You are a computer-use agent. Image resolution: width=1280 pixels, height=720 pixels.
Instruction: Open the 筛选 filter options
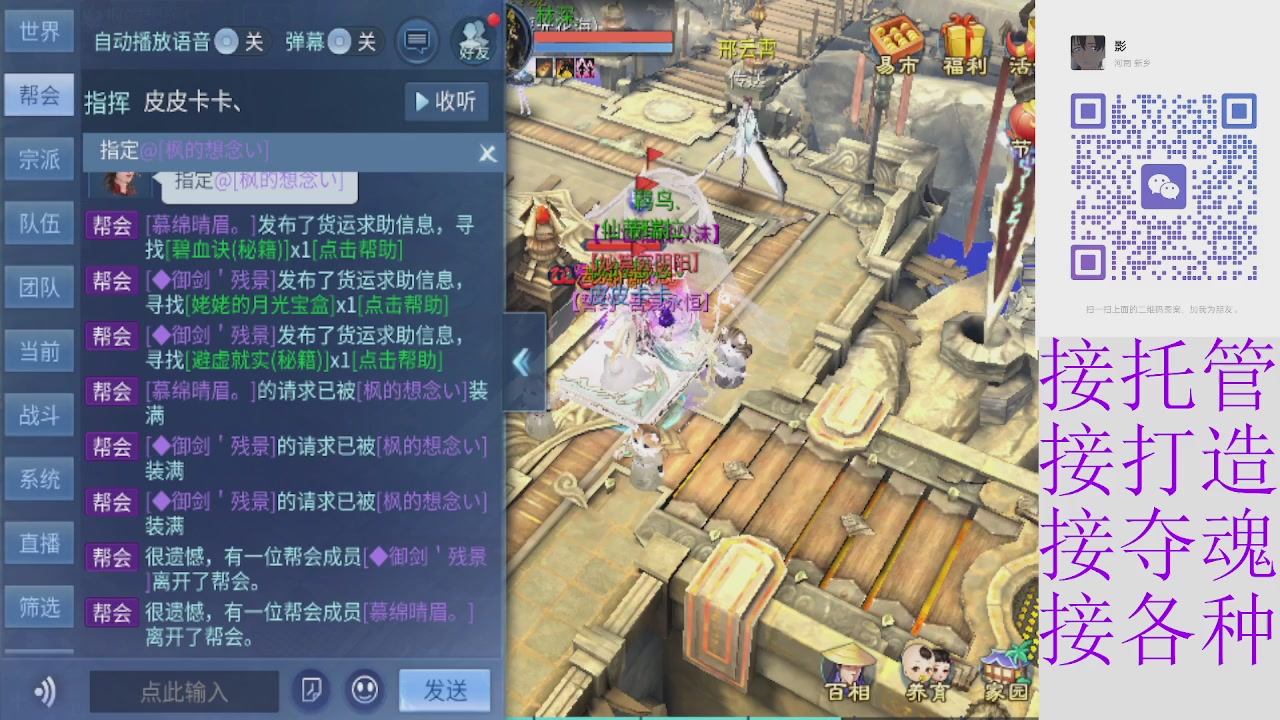[39, 607]
